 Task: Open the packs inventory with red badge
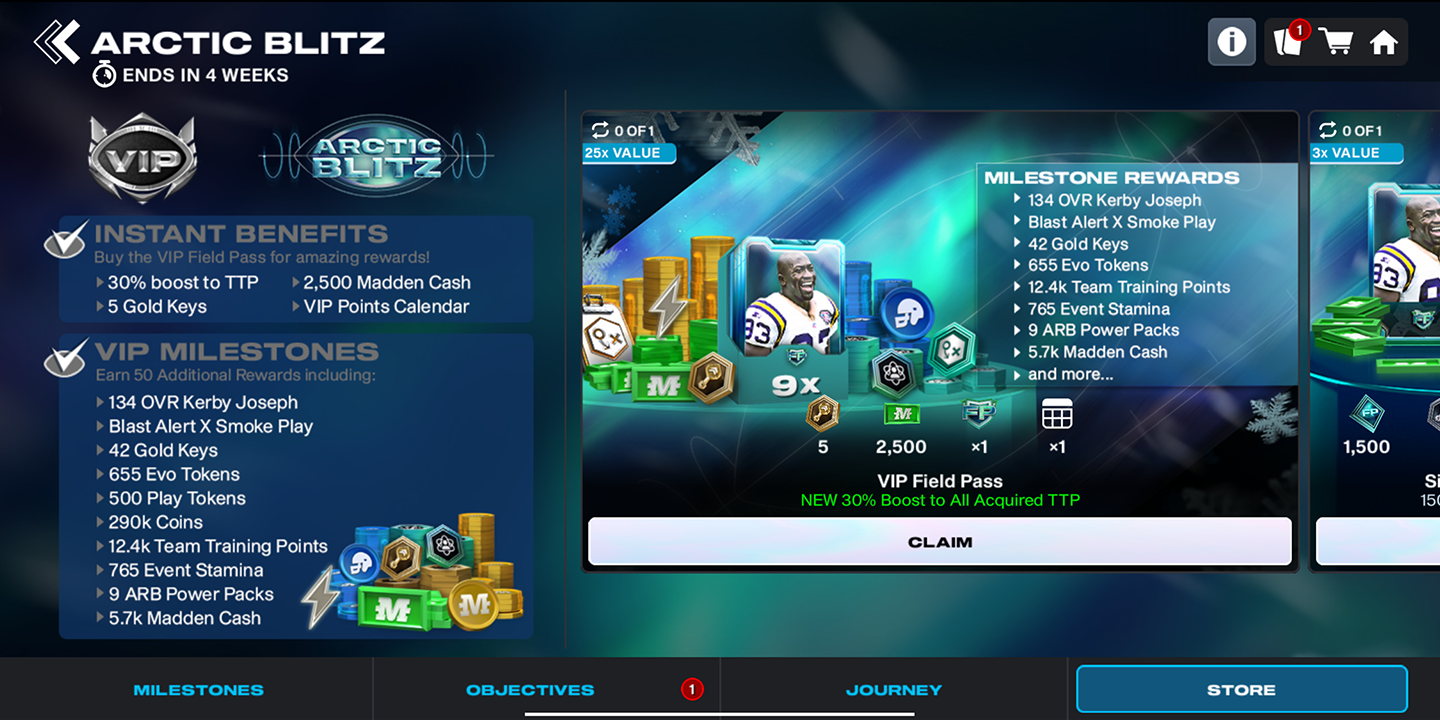tap(1288, 42)
